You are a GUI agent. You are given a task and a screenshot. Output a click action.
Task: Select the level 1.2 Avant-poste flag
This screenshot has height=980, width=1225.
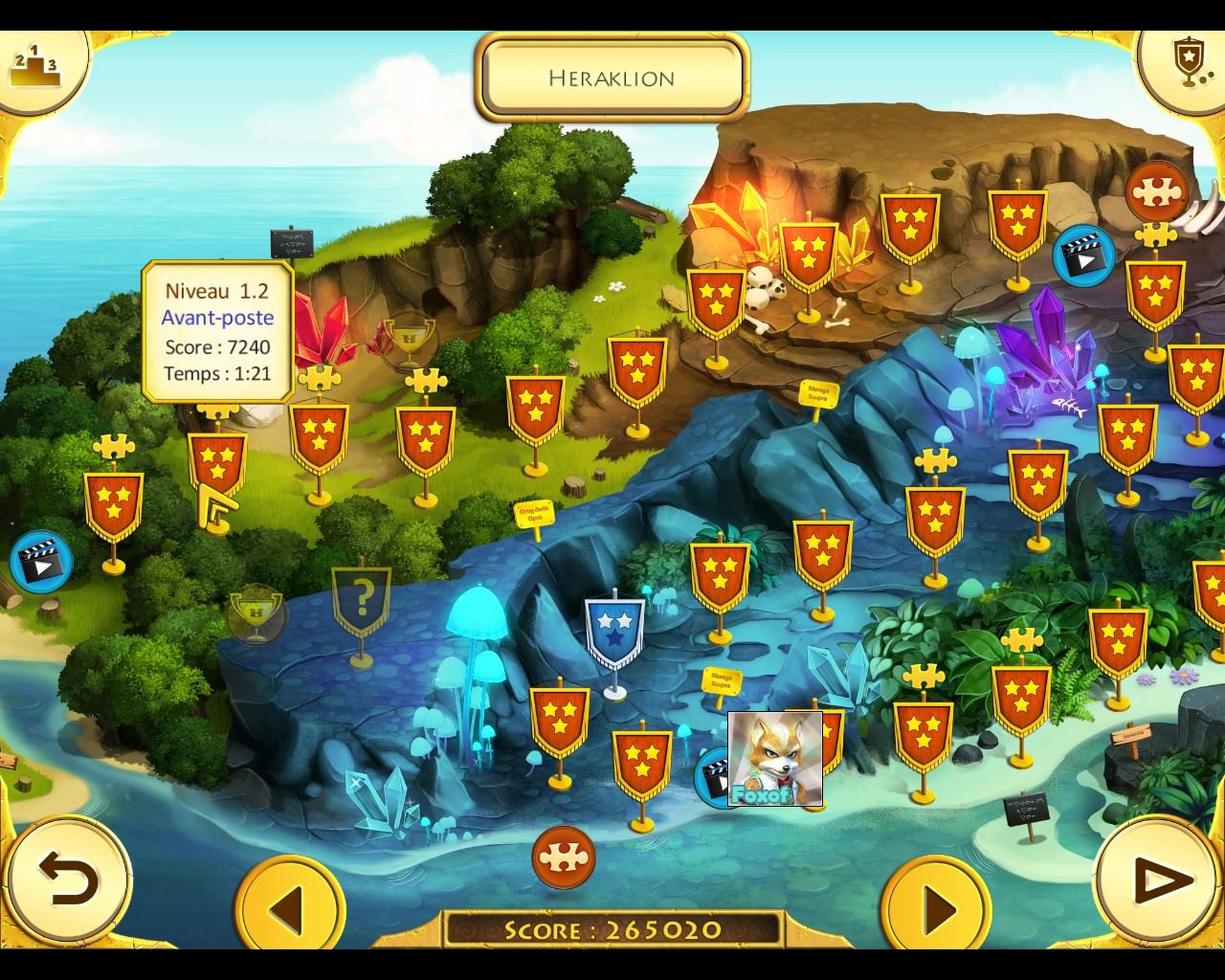[217, 462]
